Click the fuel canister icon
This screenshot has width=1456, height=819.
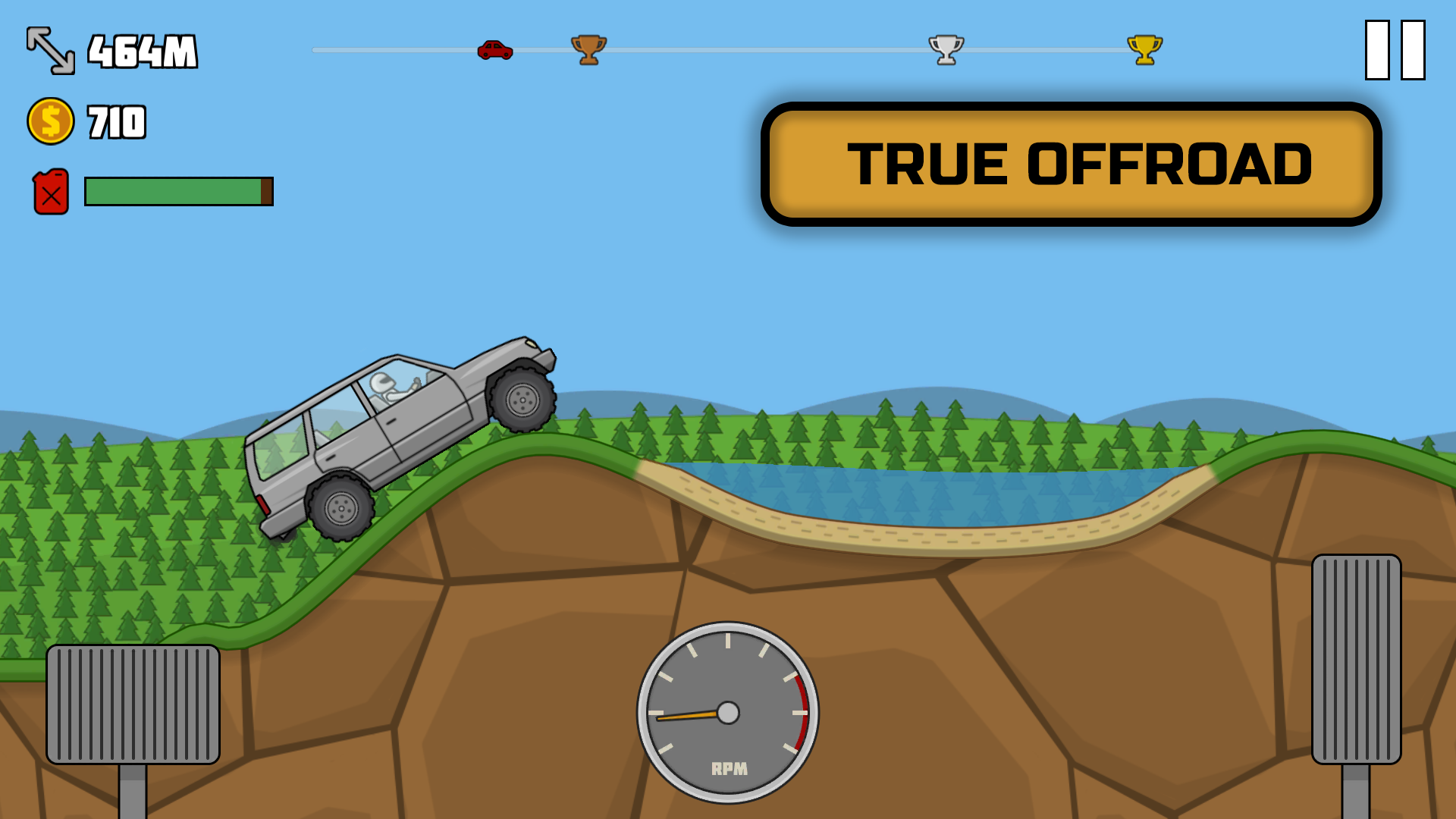(49, 190)
